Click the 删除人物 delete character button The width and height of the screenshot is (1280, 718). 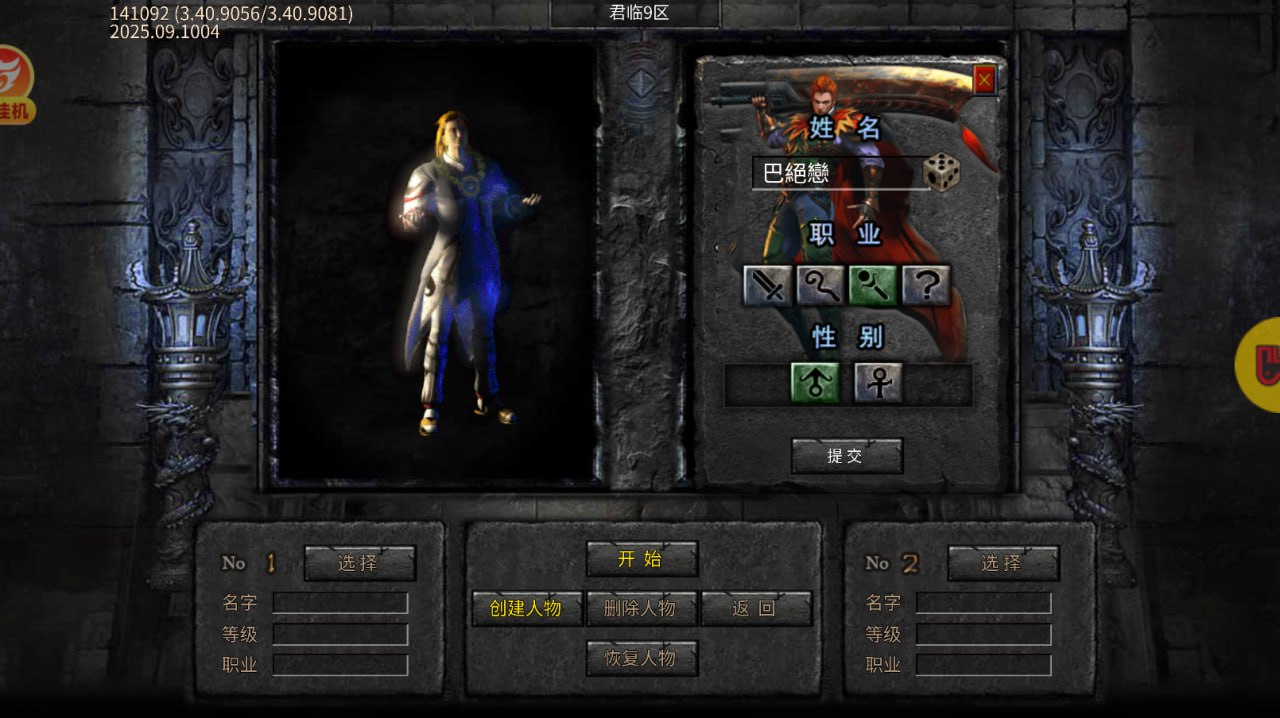click(641, 608)
